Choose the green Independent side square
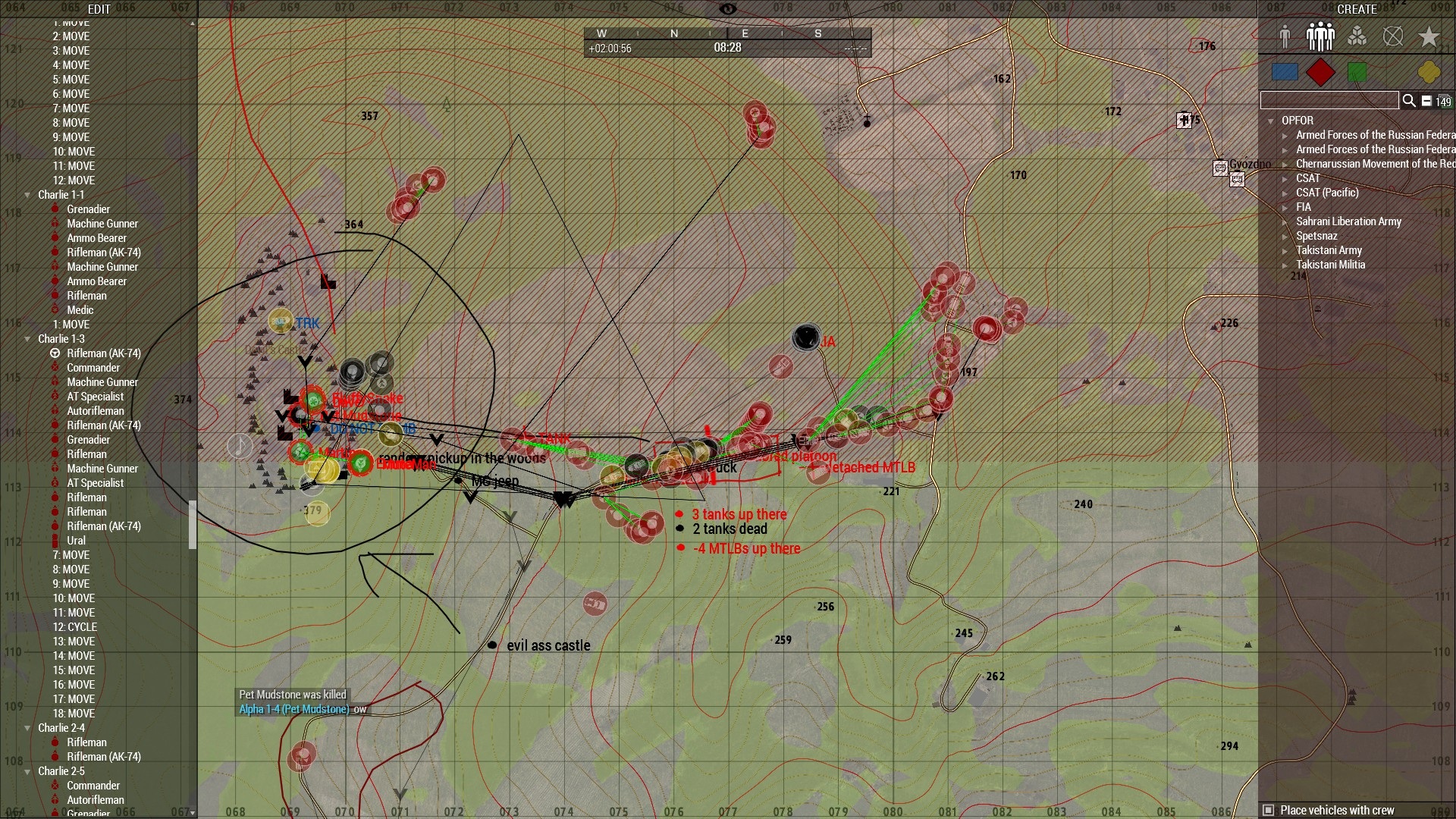1456x819 pixels. 1357,72
